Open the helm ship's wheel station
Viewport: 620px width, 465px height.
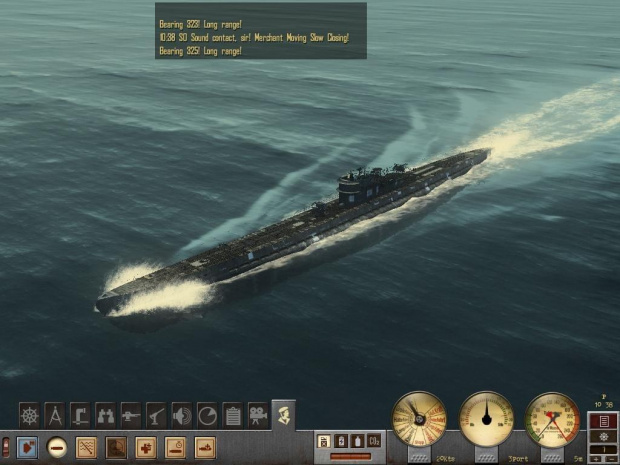[30, 414]
